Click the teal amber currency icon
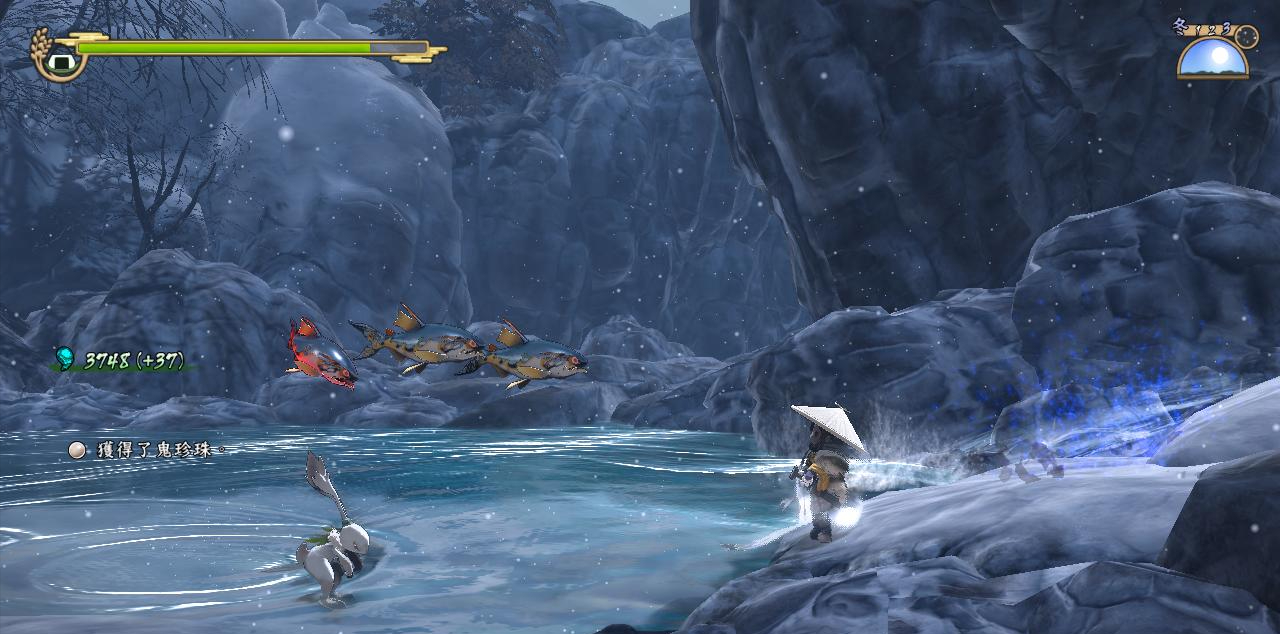This screenshot has width=1280, height=634. click(x=65, y=358)
